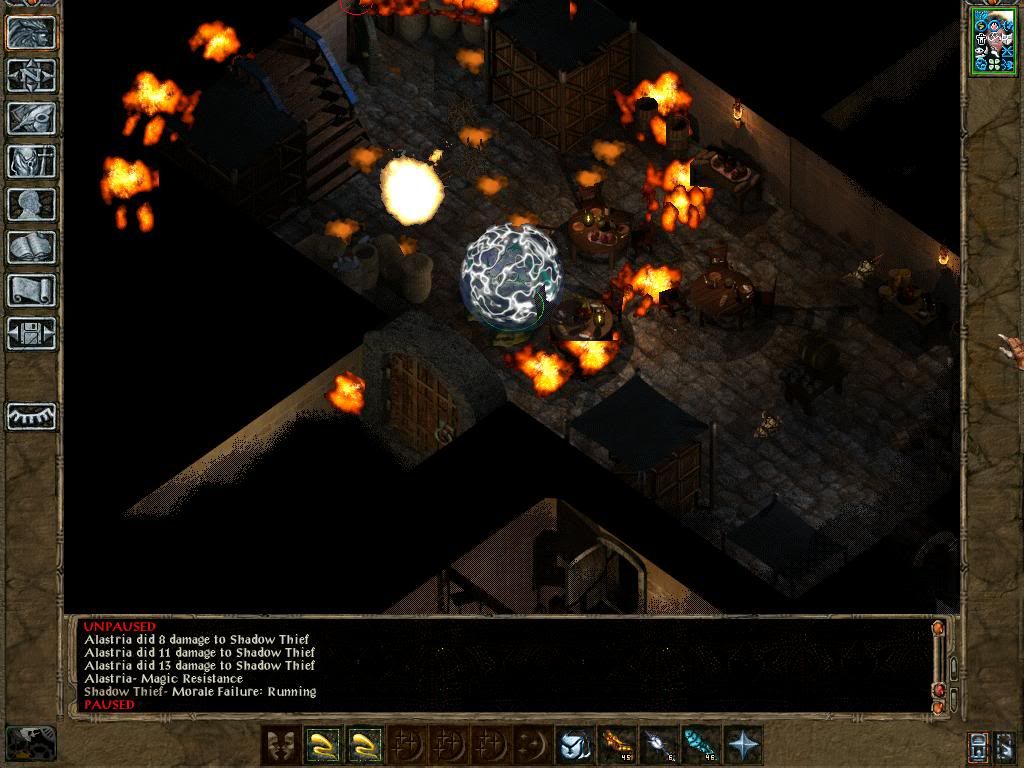Open the area map with compass icon

click(31, 75)
